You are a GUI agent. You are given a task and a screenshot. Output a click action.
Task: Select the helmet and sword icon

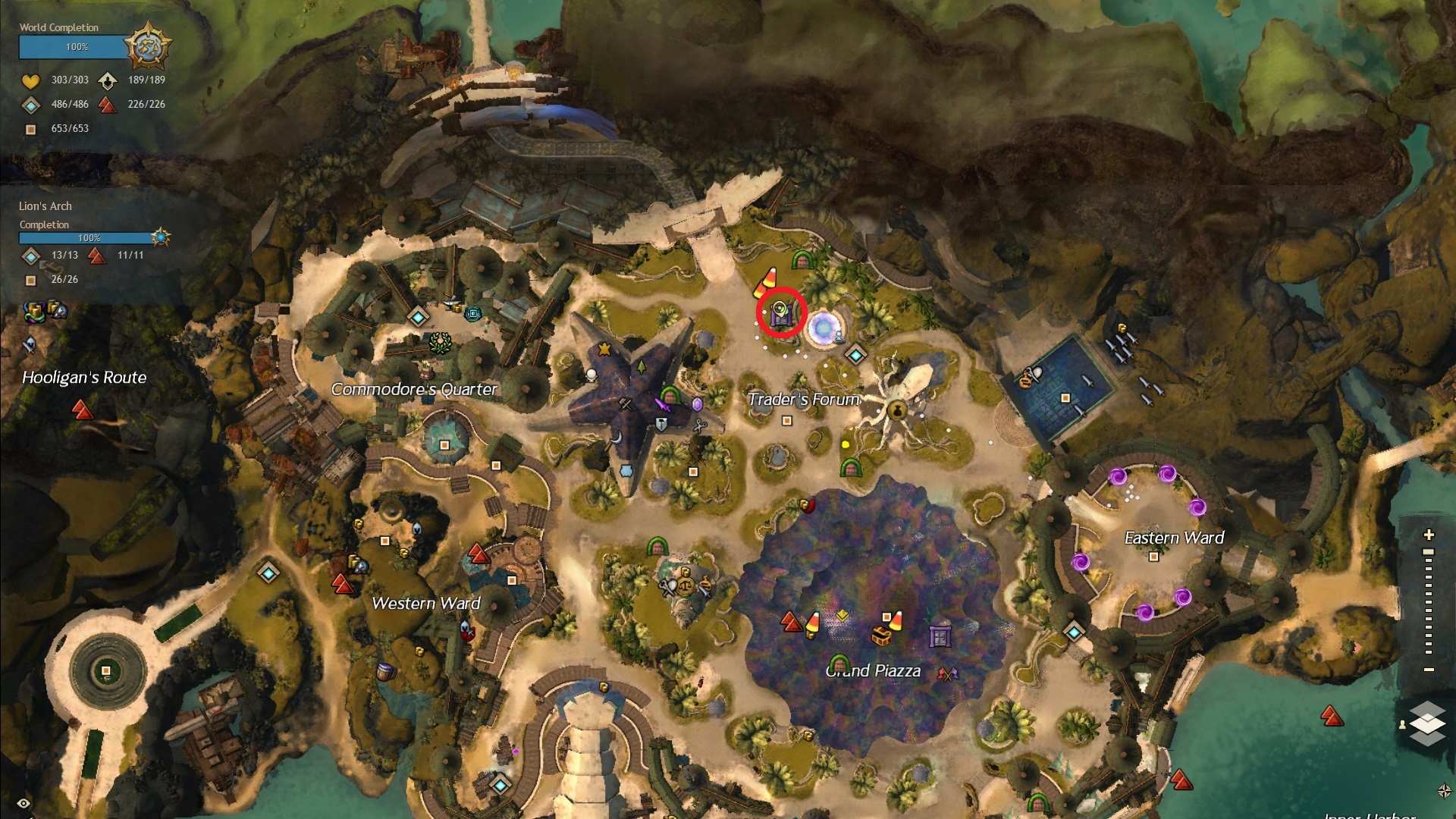point(29,344)
